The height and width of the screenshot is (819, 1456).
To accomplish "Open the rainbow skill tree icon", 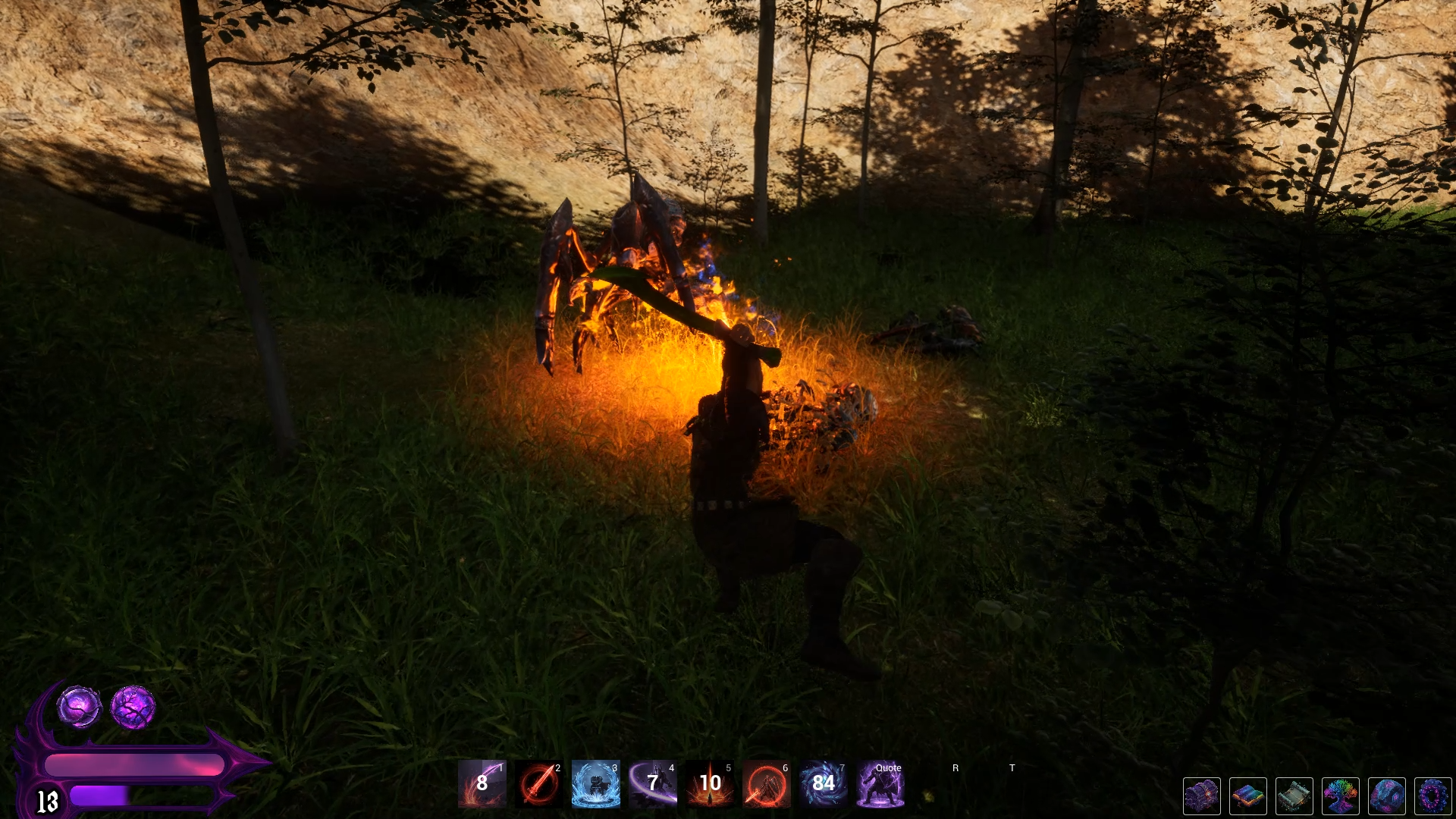I will coord(1341,796).
